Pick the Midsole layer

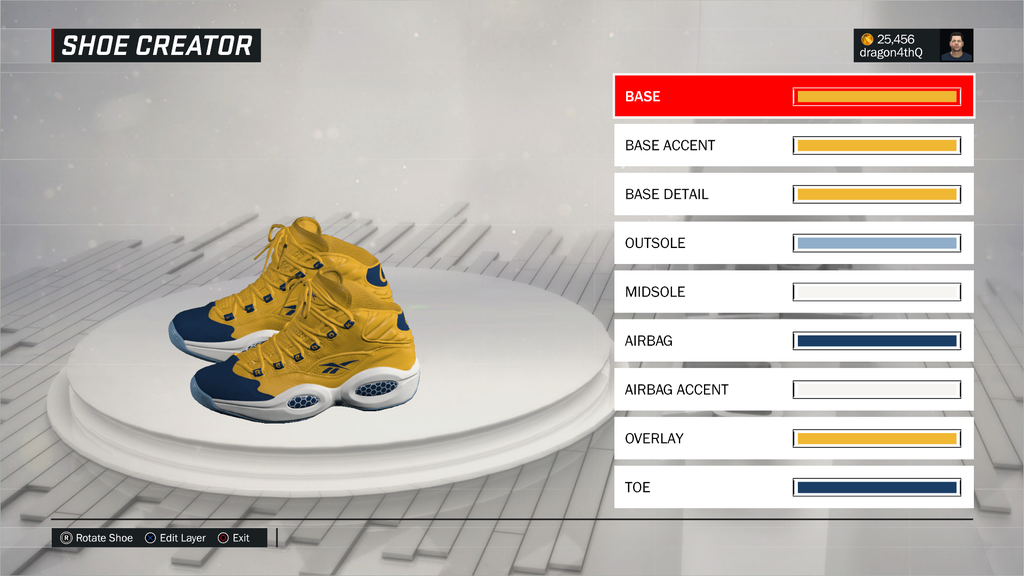(x=793, y=292)
